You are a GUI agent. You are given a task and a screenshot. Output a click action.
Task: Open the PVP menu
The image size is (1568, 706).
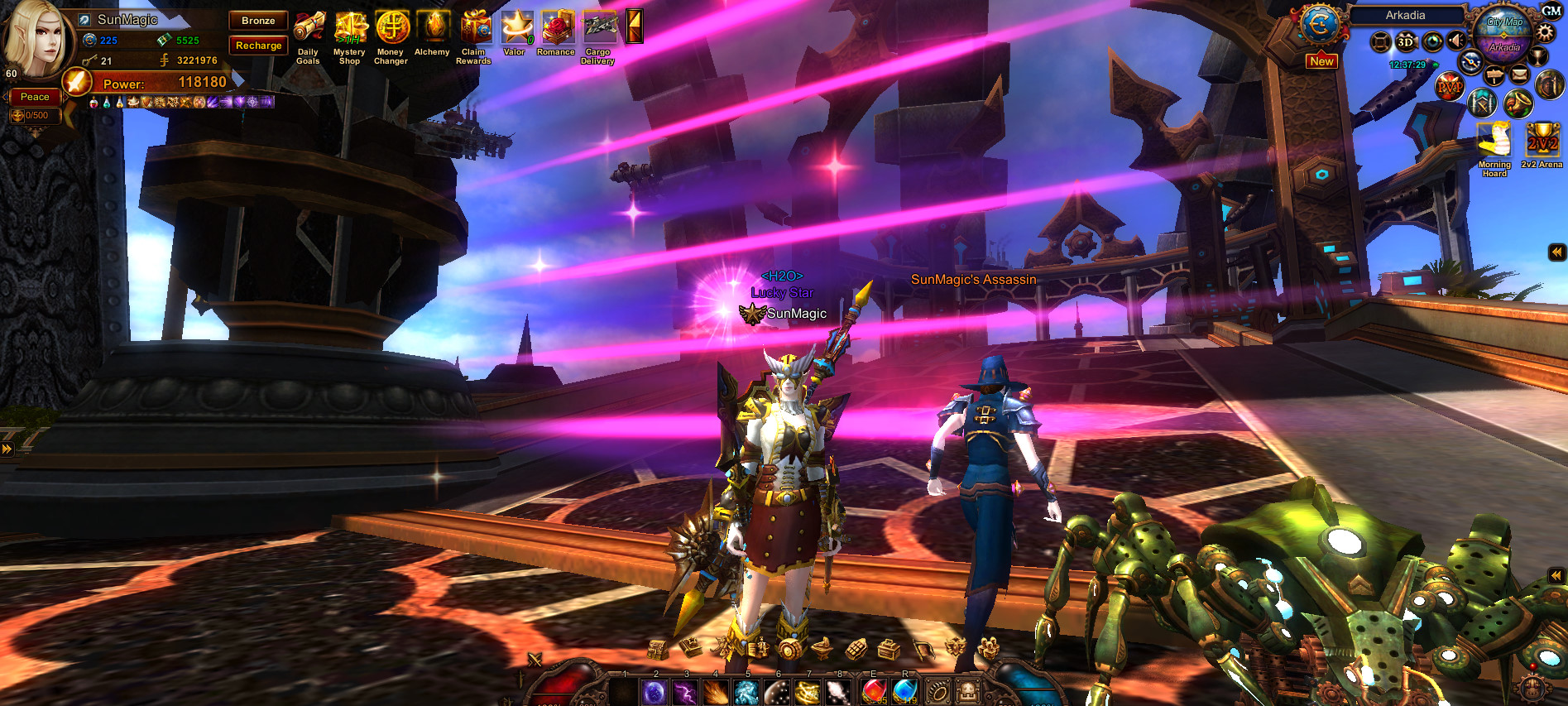[1449, 86]
